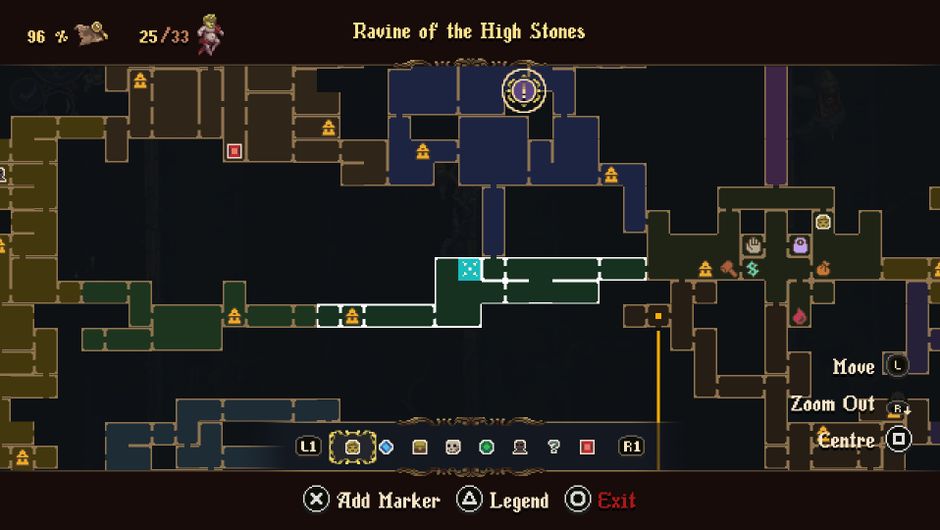
Task: Select the golden face marker type
Action: 352,447
